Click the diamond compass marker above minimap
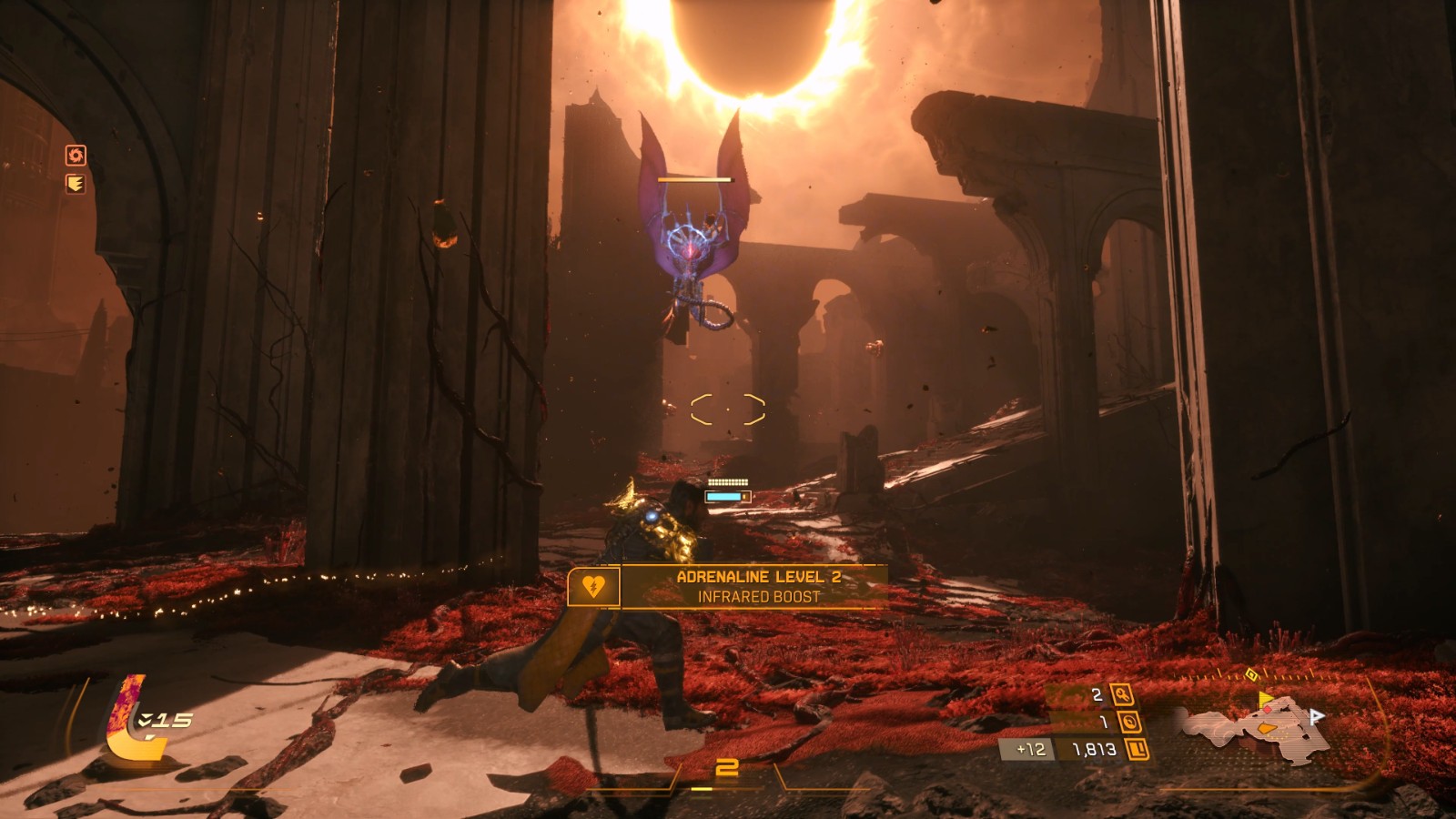 pyautogui.click(x=1251, y=674)
